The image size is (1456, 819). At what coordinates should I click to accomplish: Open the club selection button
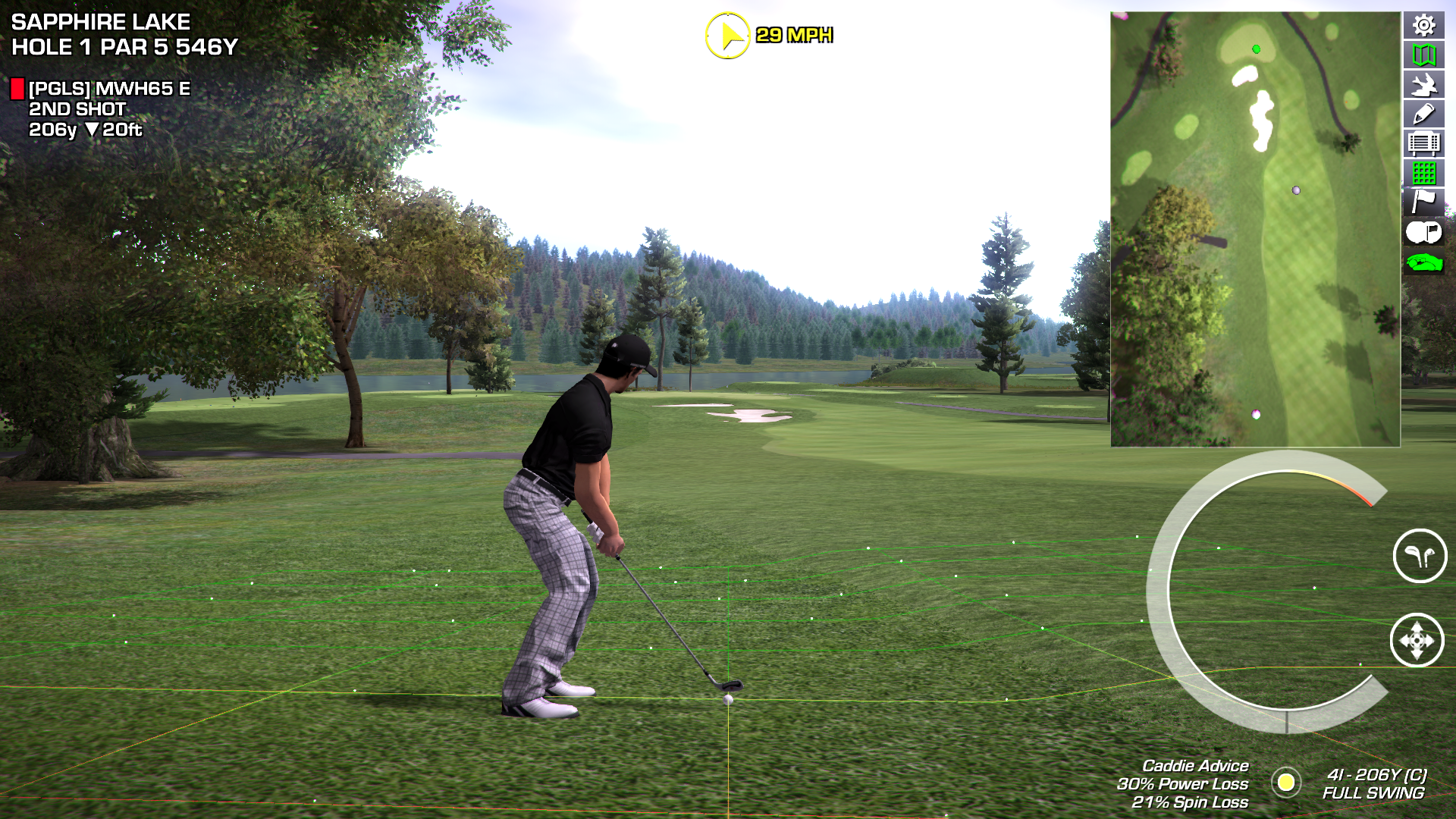click(x=1420, y=556)
